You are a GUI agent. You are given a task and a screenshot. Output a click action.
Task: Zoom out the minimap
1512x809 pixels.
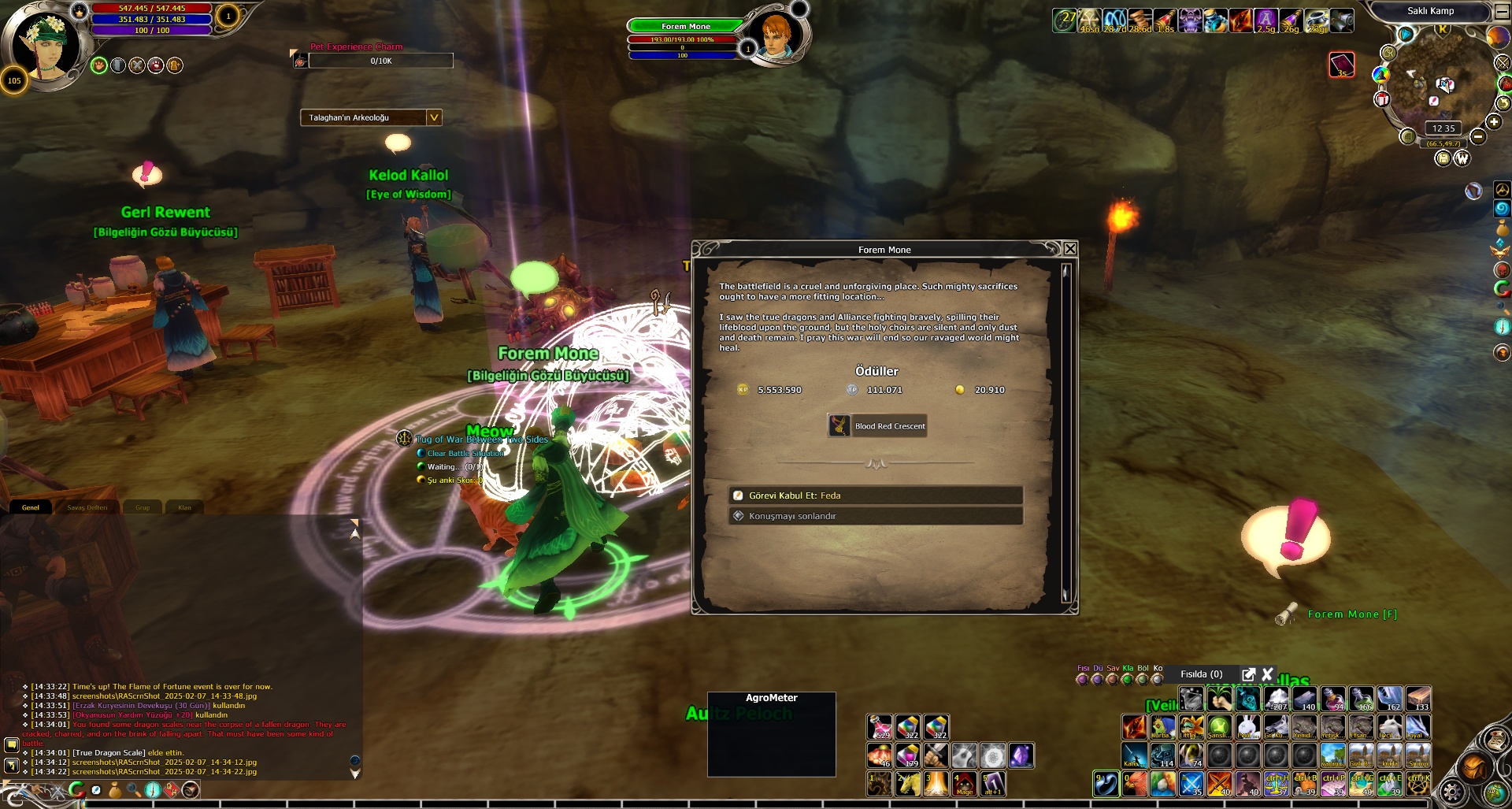[1478, 137]
